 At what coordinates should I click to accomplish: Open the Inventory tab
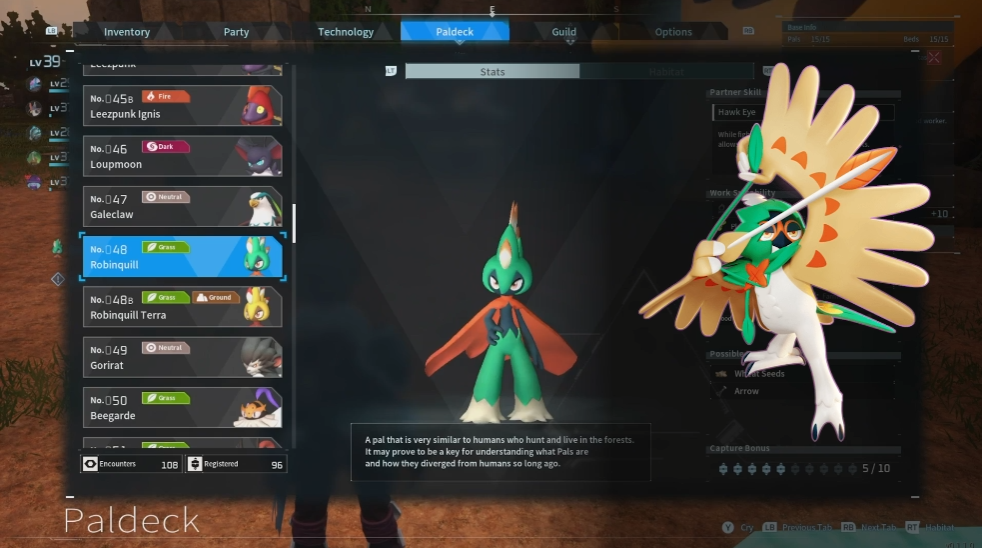point(127,32)
